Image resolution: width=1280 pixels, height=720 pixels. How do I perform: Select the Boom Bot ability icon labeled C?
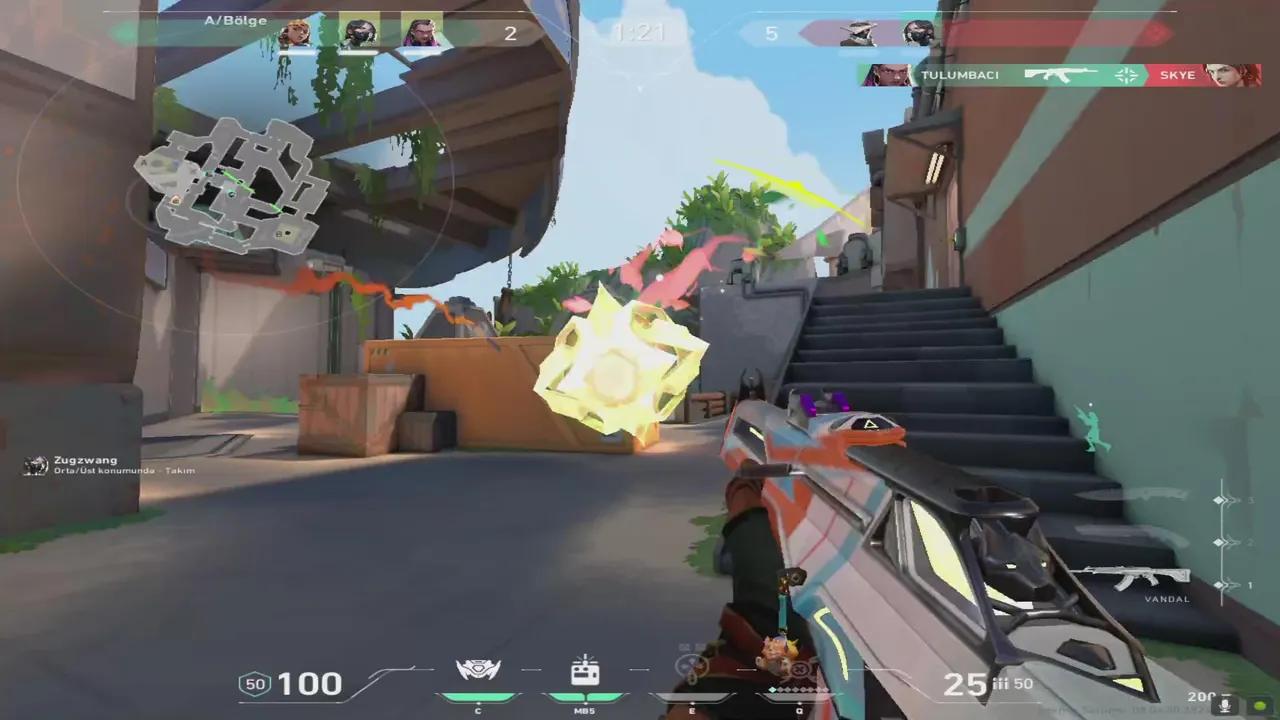tap(477, 668)
